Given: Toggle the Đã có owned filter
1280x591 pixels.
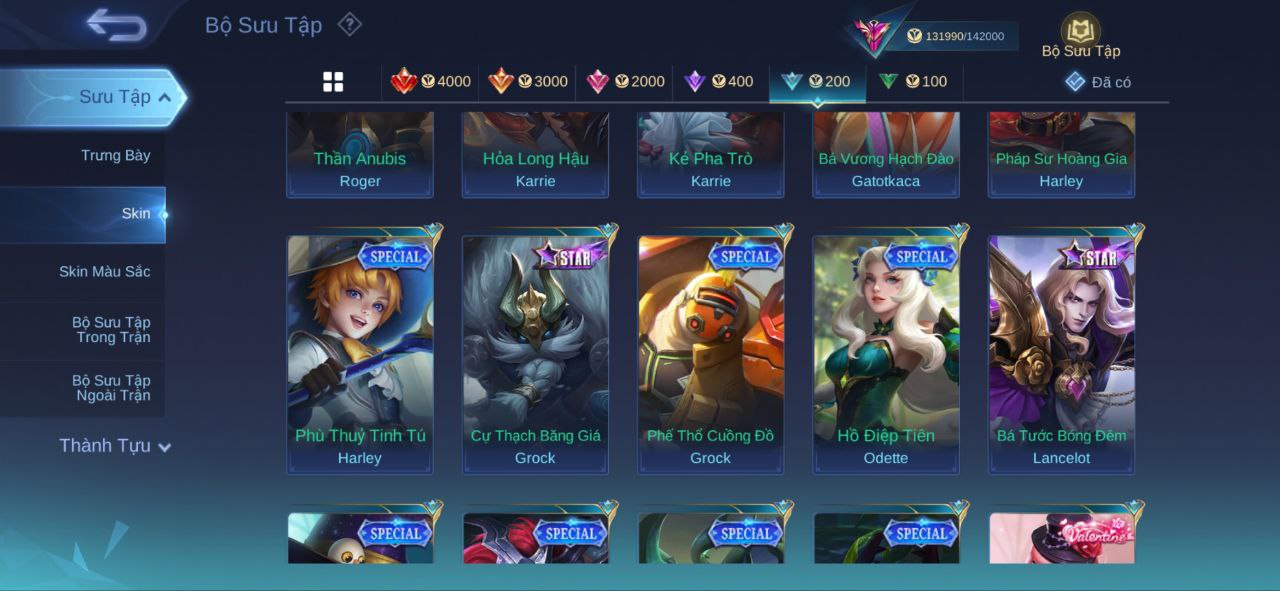Looking at the screenshot, I should coord(1098,82).
